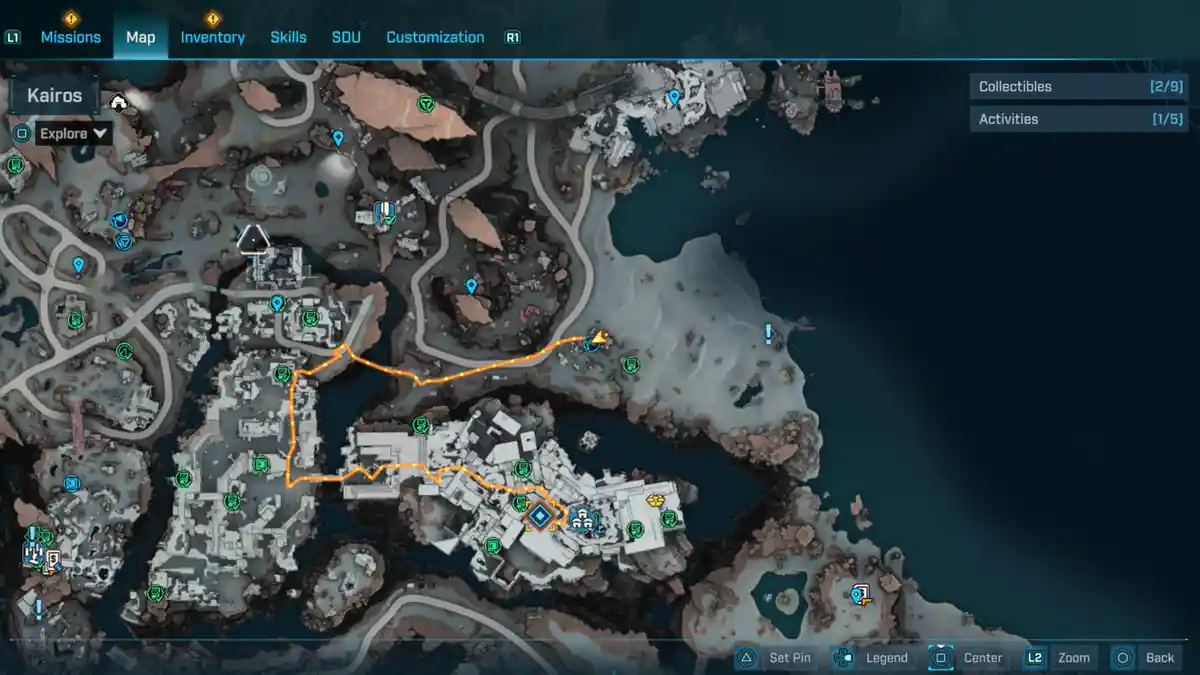Switch to the Skills tab
The height and width of the screenshot is (675, 1200).
tap(288, 37)
